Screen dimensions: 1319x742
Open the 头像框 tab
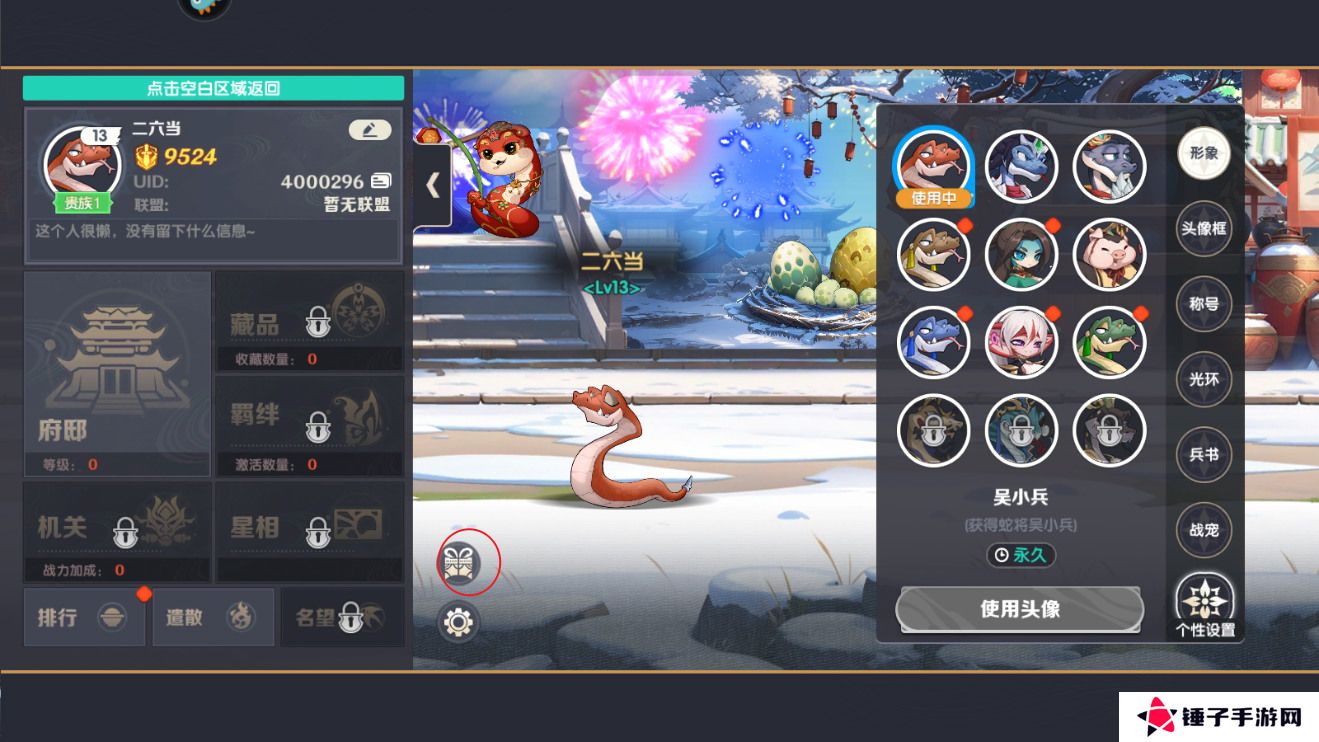tap(1203, 229)
